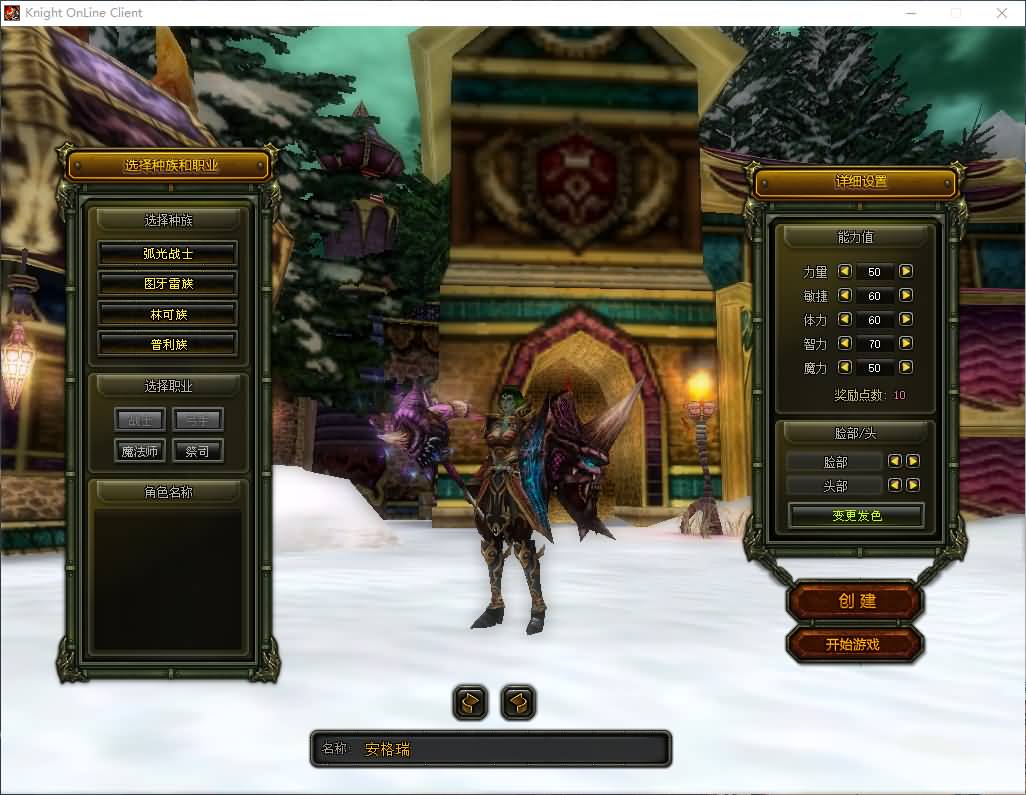
Task: Select the 弧光战士 race
Action: [x=167, y=254]
